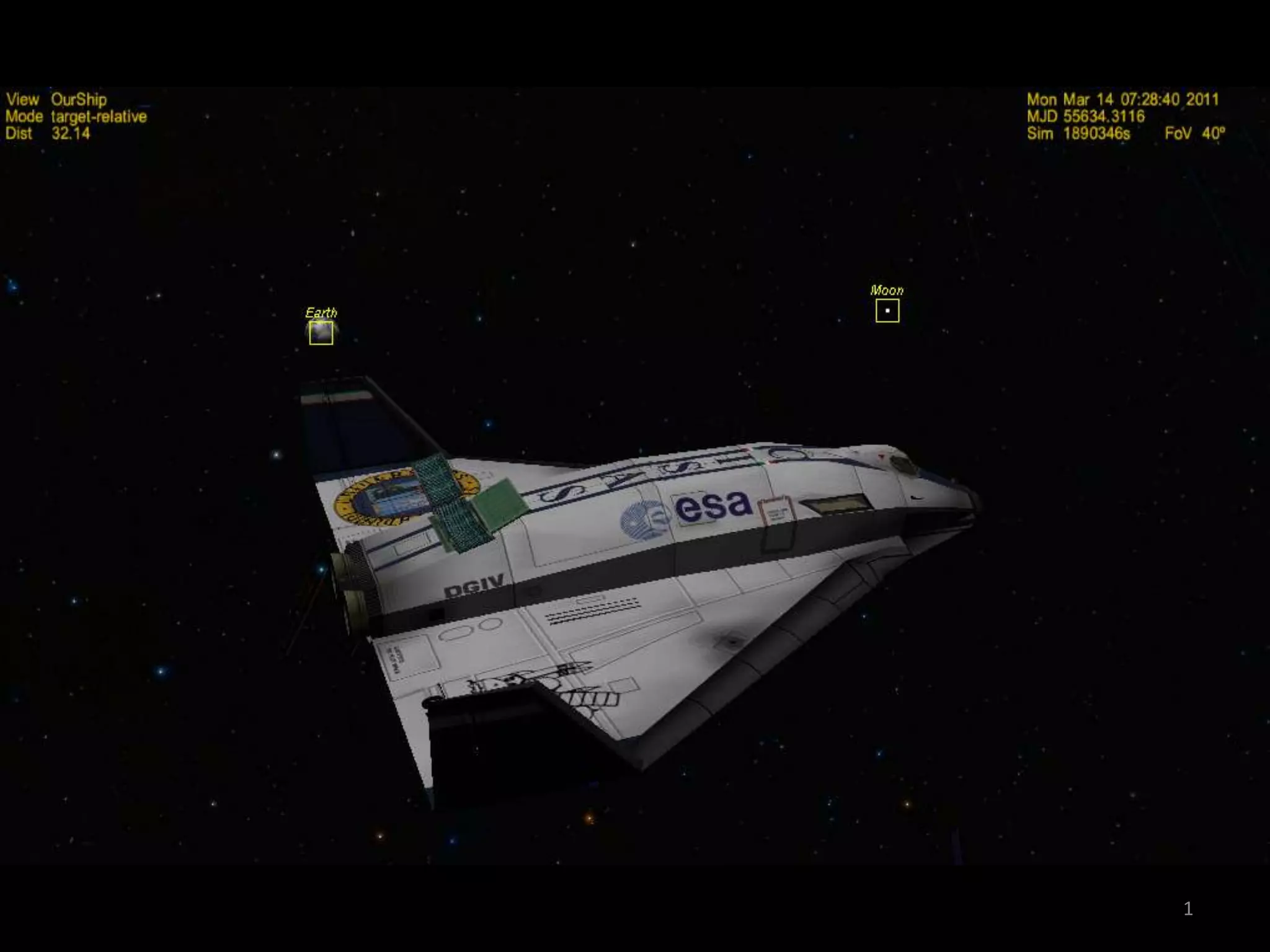Screen dimensions: 1270x952
Task: Select the Earth marker box
Action: [x=321, y=333]
